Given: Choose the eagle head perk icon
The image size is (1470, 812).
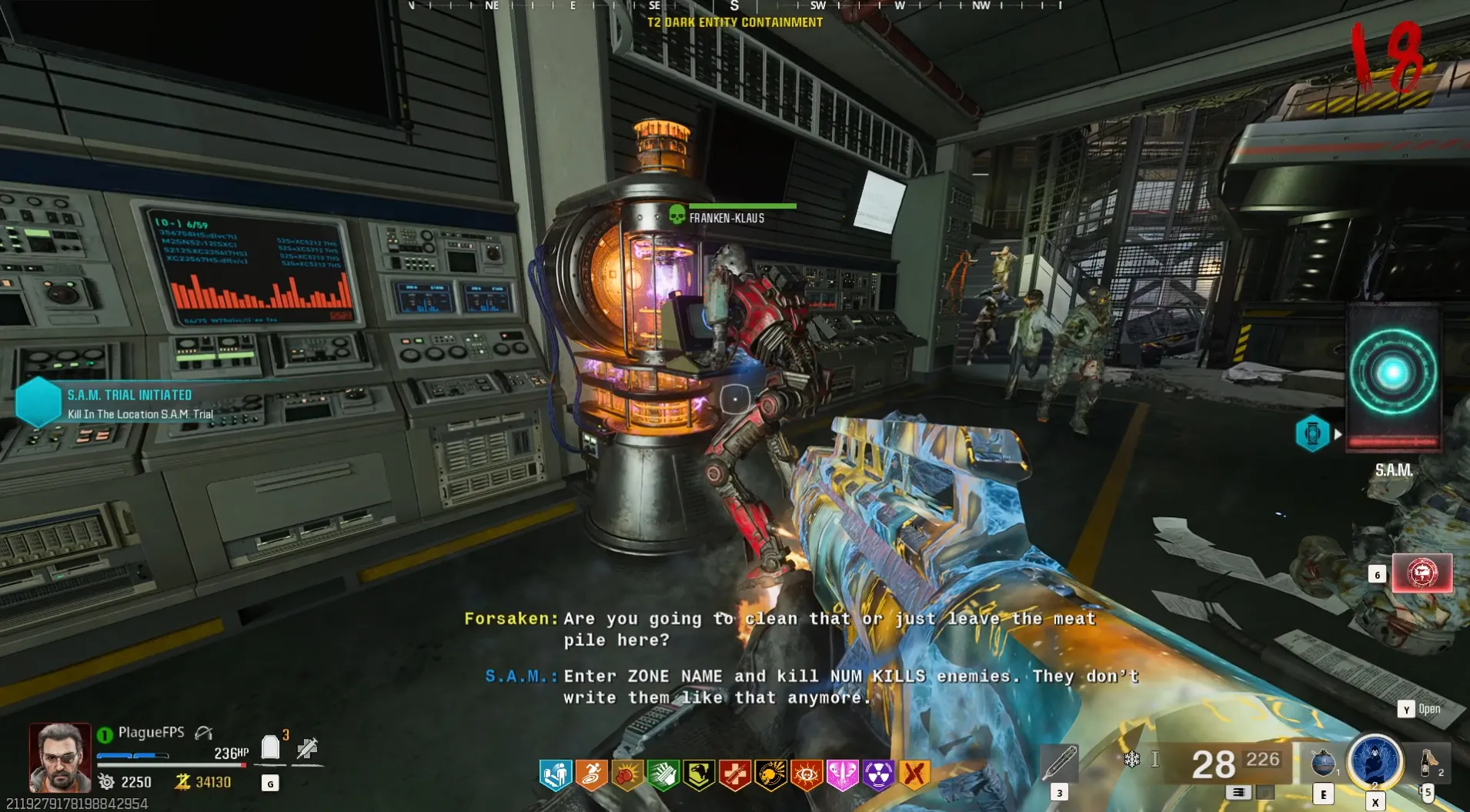Looking at the screenshot, I should click(699, 775).
